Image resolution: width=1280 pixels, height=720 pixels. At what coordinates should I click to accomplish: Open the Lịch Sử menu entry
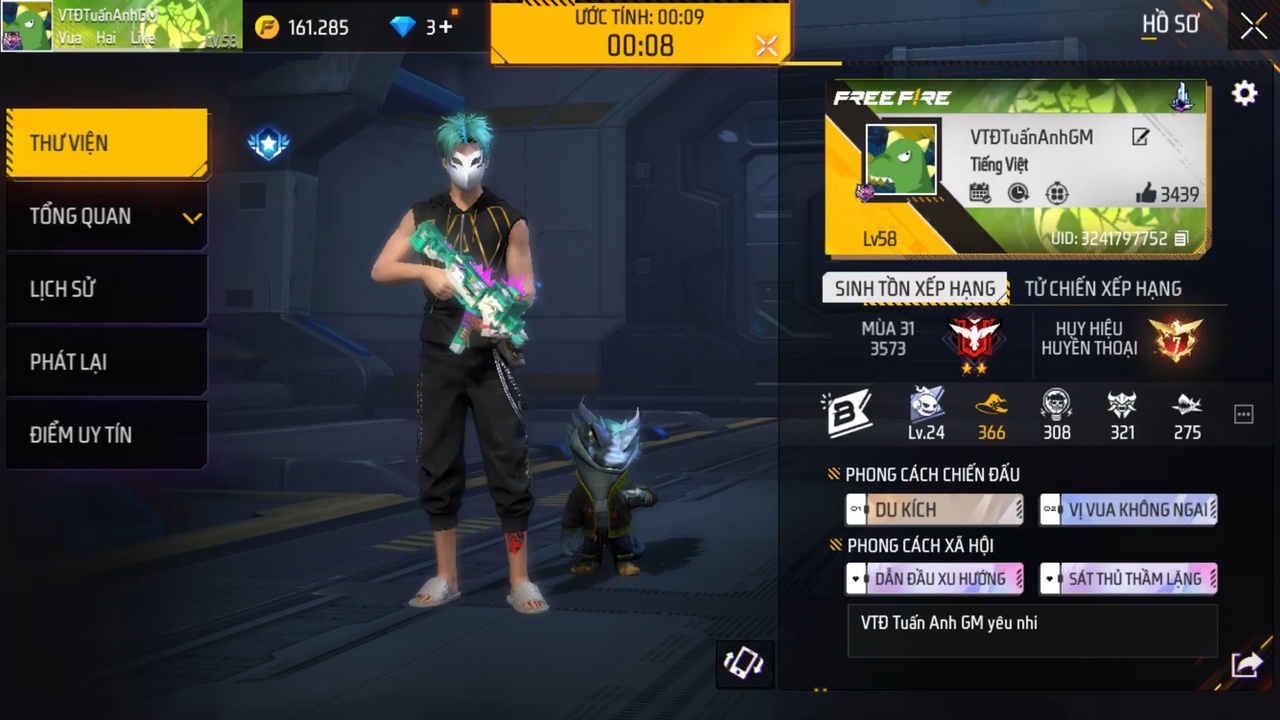(x=107, y=289)
